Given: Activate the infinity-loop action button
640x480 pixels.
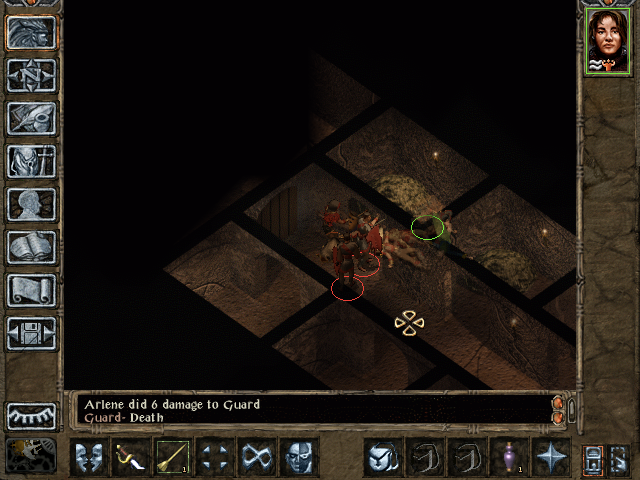Looking at the screenshot, I should [x=256, y=457].
